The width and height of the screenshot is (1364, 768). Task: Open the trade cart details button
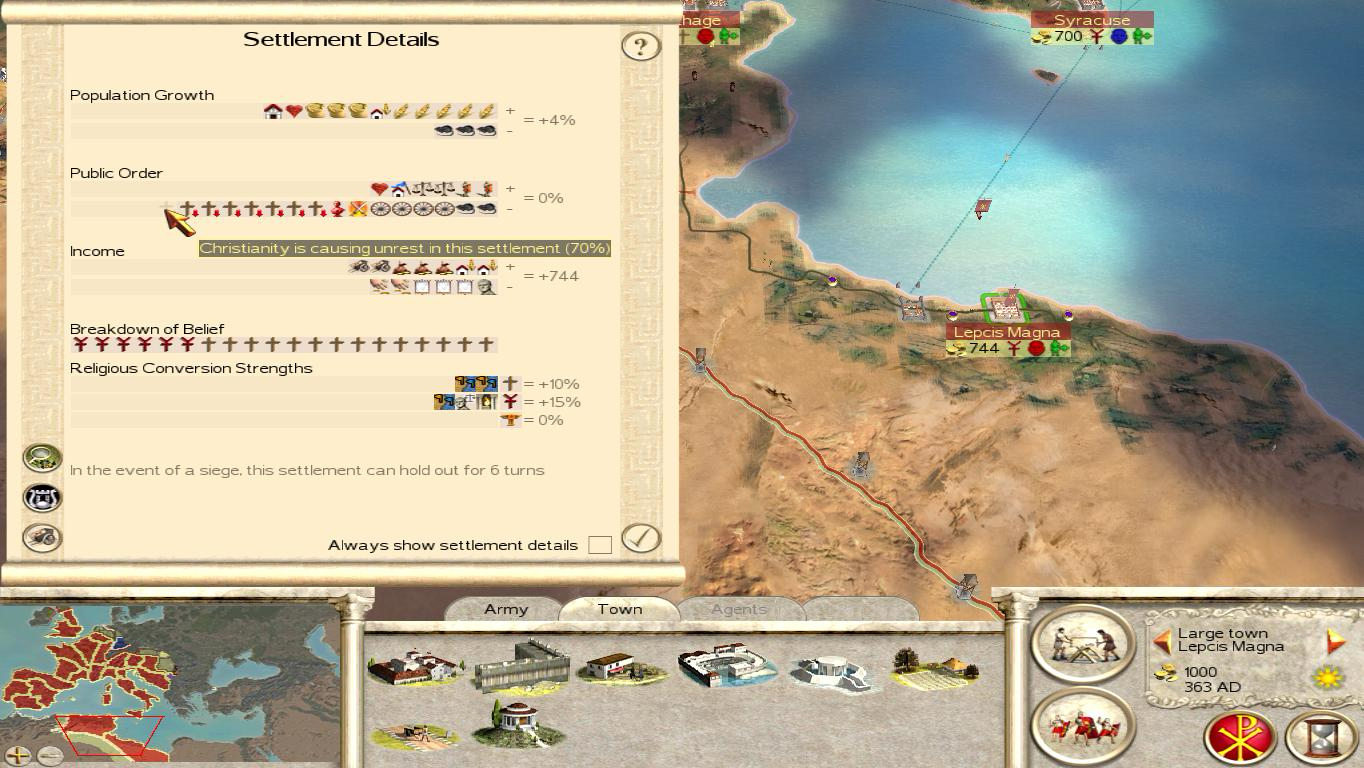click(x=42, y=537)
